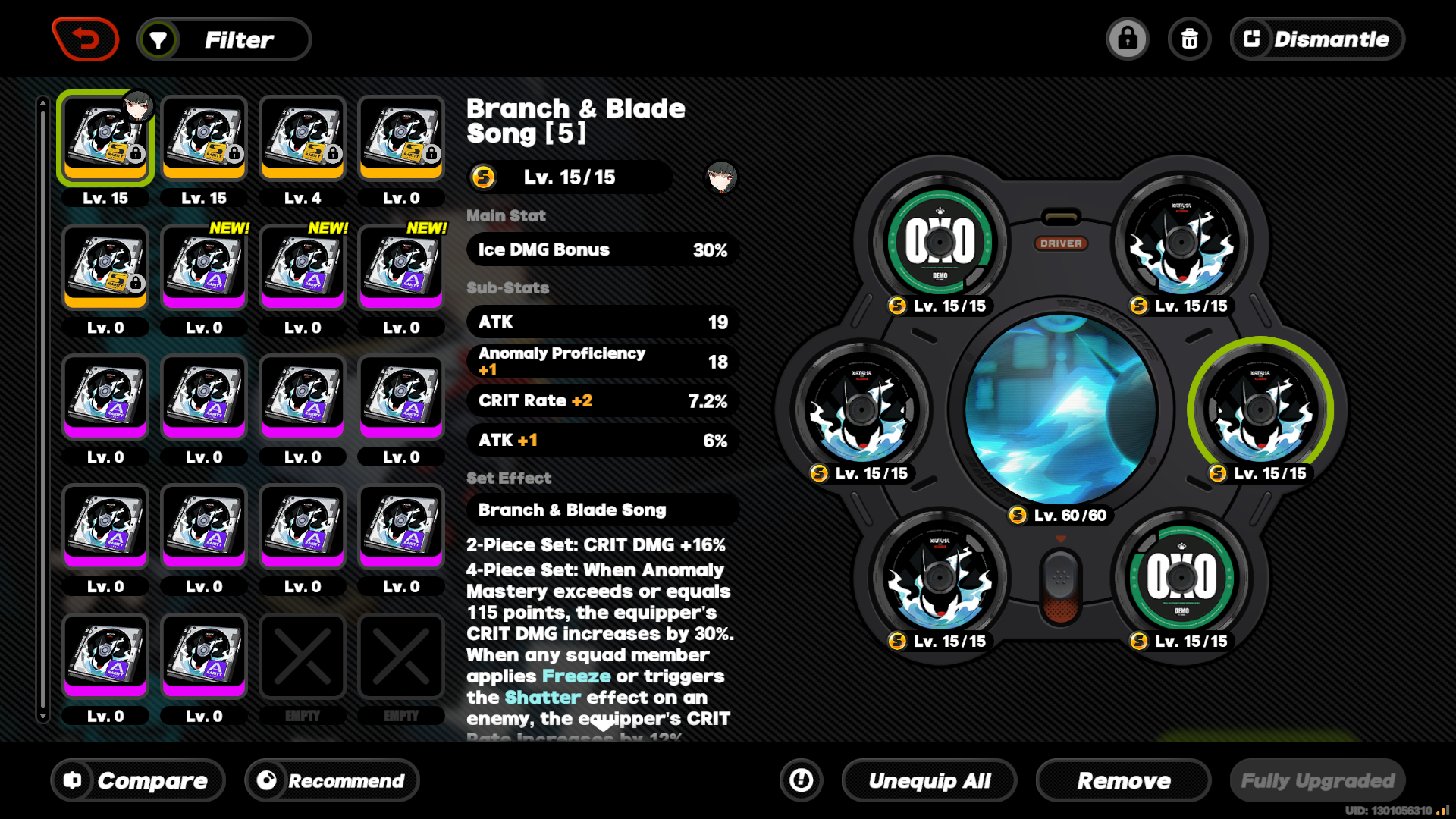Screen dimensions: 1456x819
Task: Click the green-circled equipped OXO disc slot
Action: [x=940, y=243]
